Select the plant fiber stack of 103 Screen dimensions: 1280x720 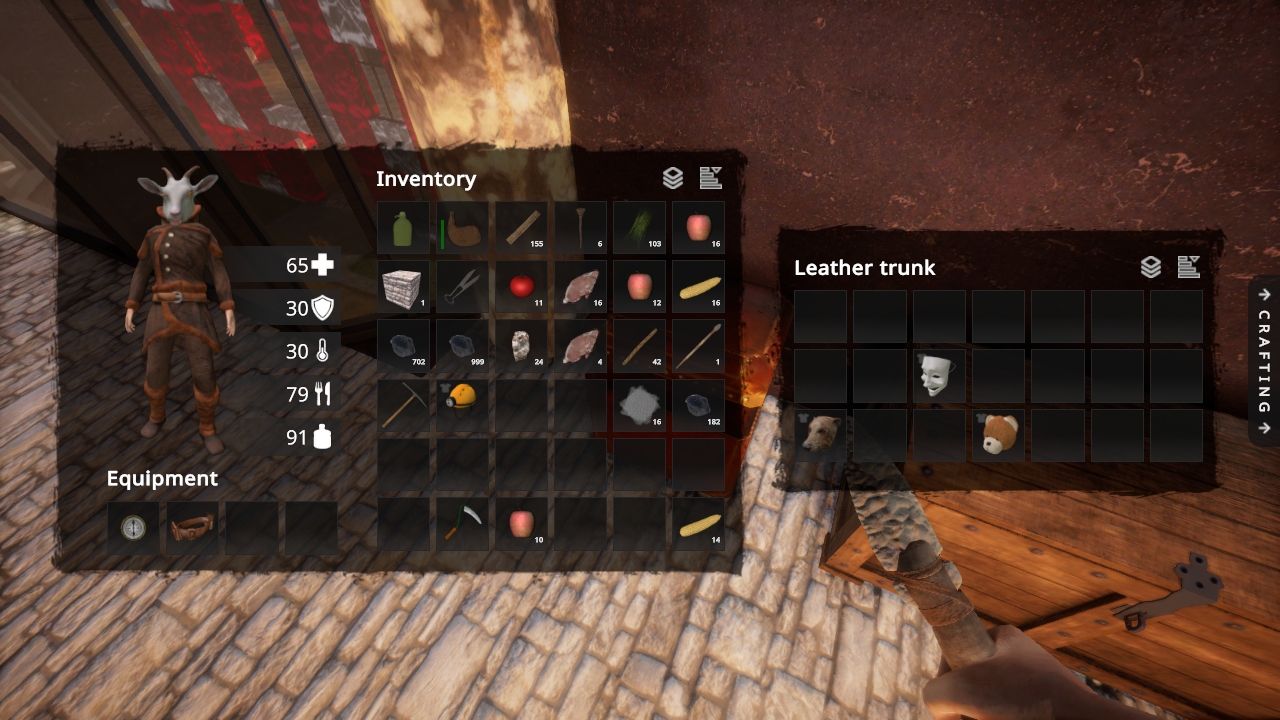pos(640,228)
